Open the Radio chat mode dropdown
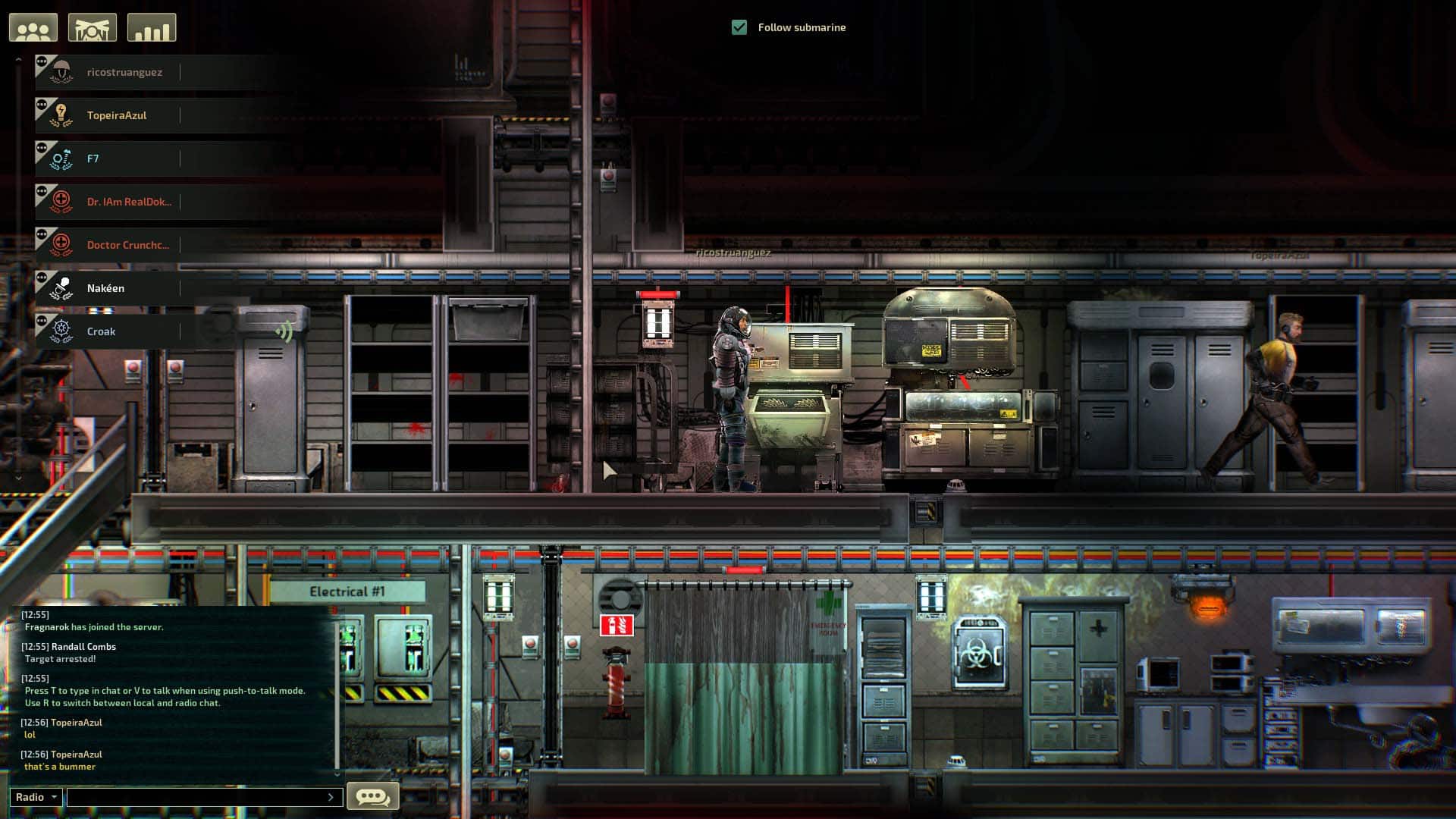Image resolution: width=1456 pixels, height=819 pixels. pyautogui.click(x=36, y=797)
